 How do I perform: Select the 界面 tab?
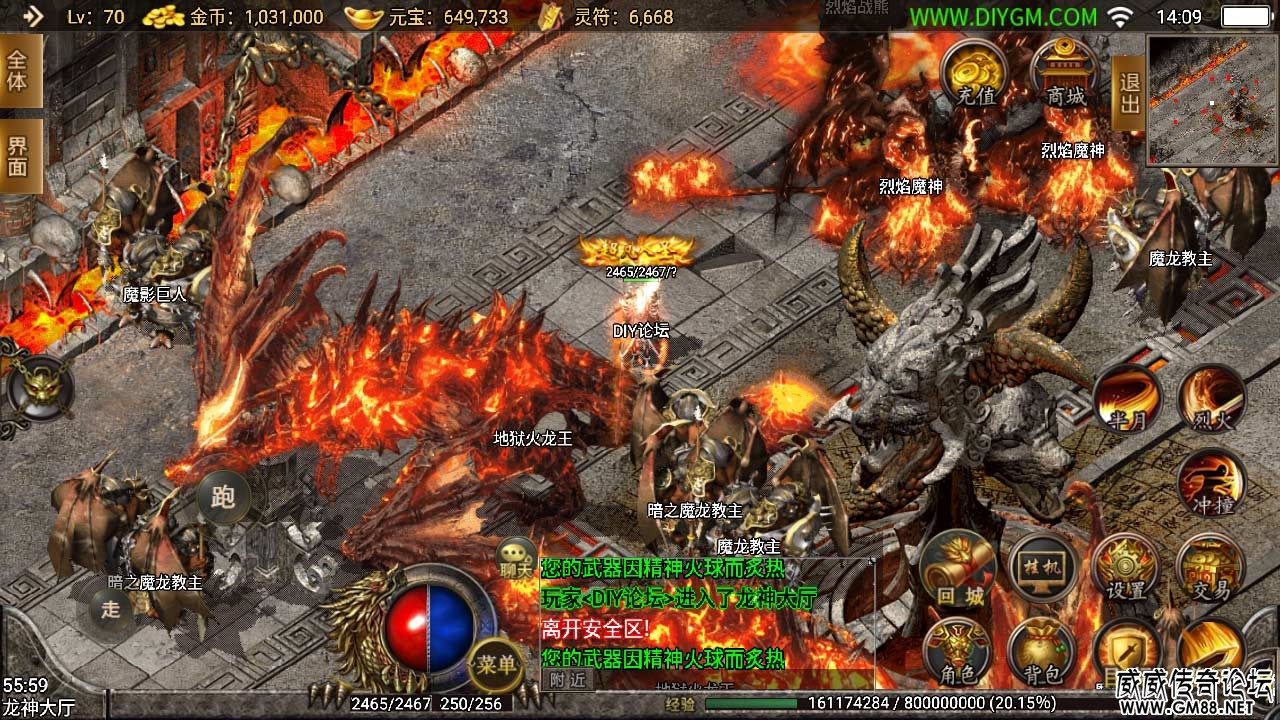[x=19, y=156]
